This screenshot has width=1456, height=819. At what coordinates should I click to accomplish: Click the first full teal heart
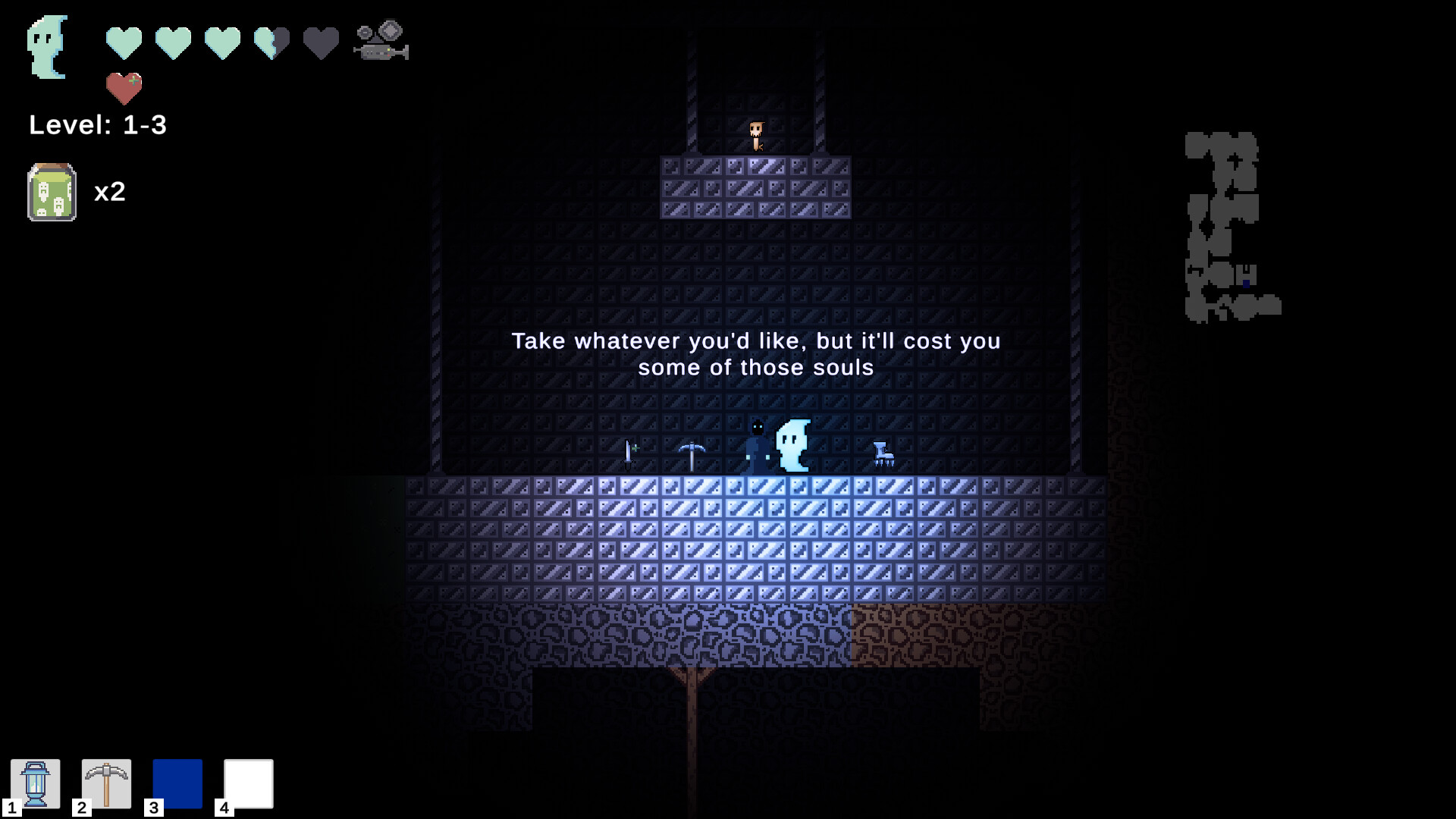[123, 42]
